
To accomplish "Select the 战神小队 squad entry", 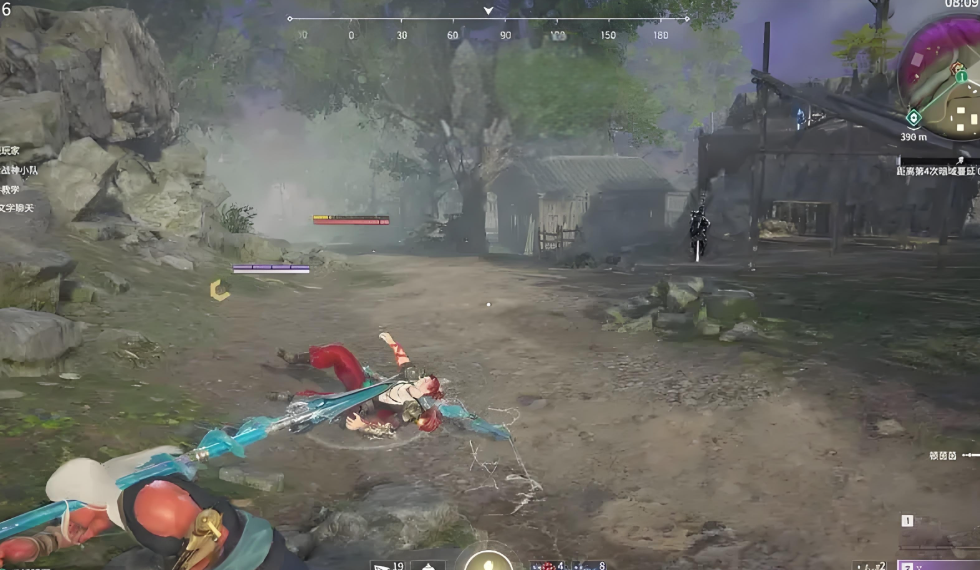I will [x=21, y=170].
